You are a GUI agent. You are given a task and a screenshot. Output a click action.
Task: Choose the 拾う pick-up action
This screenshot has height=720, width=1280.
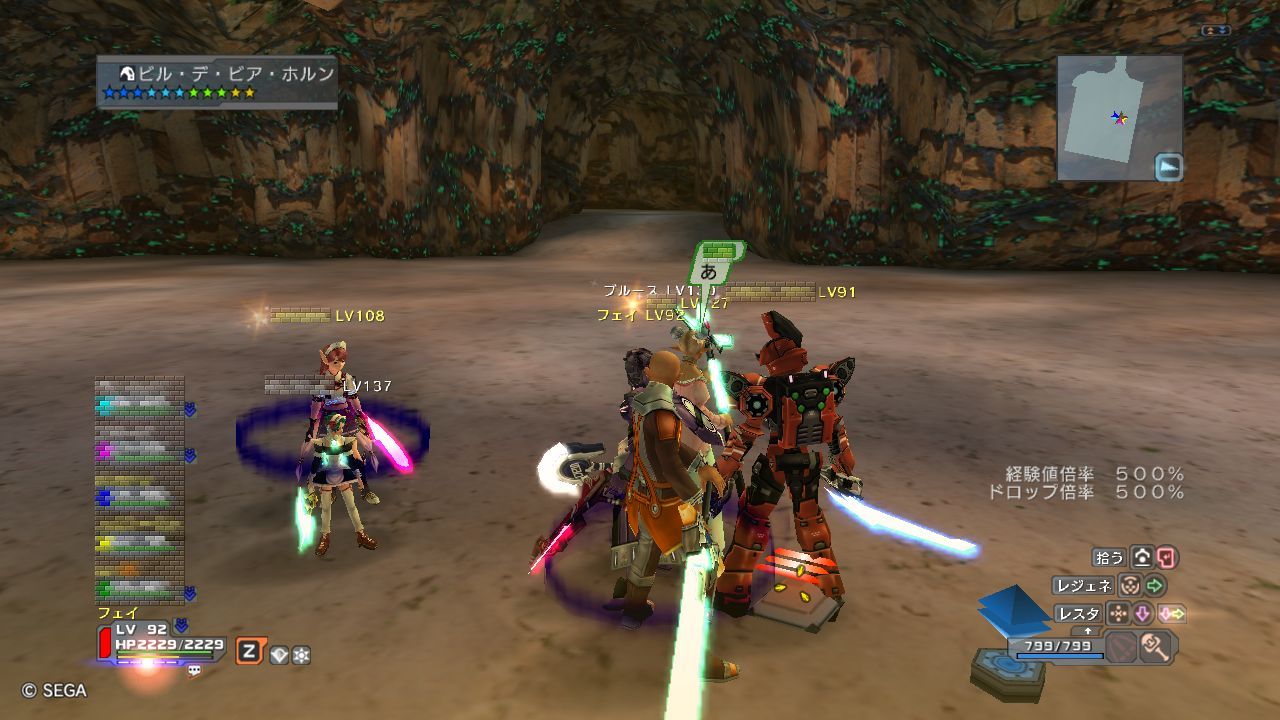(x=1110, y=557)
